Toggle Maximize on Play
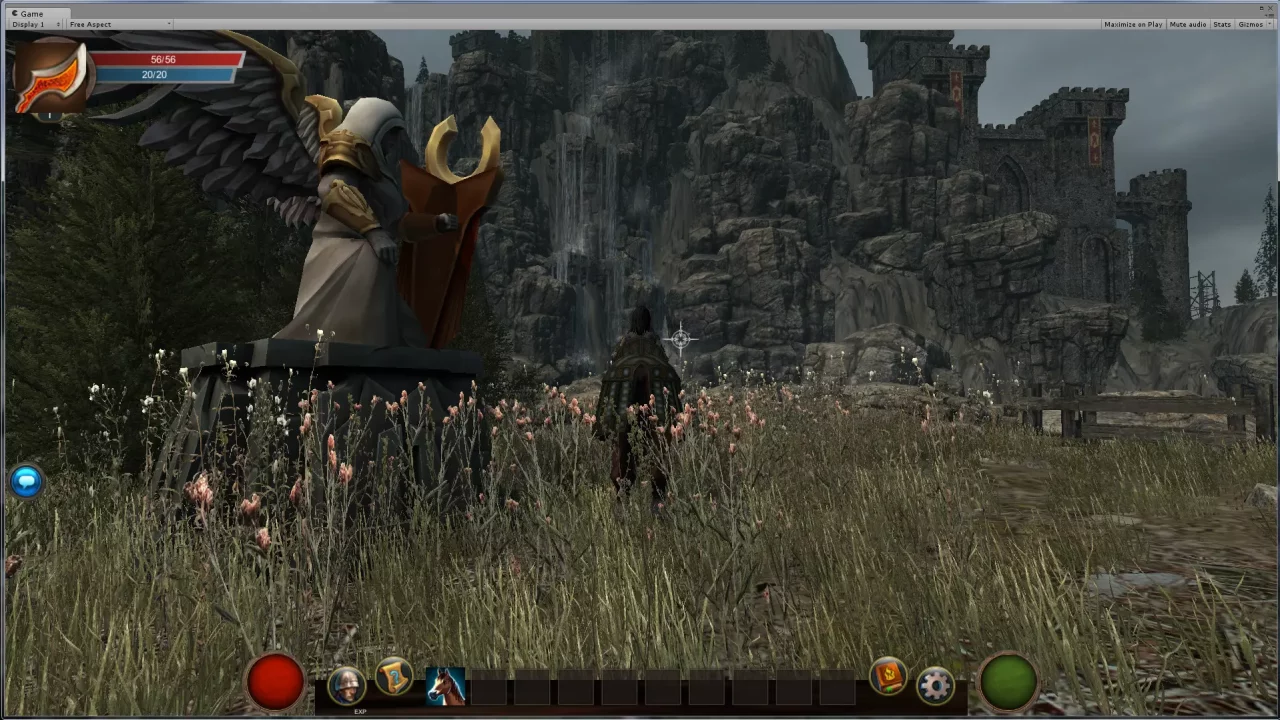The width and height of the screenshot is (1280, 720). coord(1133,24)
